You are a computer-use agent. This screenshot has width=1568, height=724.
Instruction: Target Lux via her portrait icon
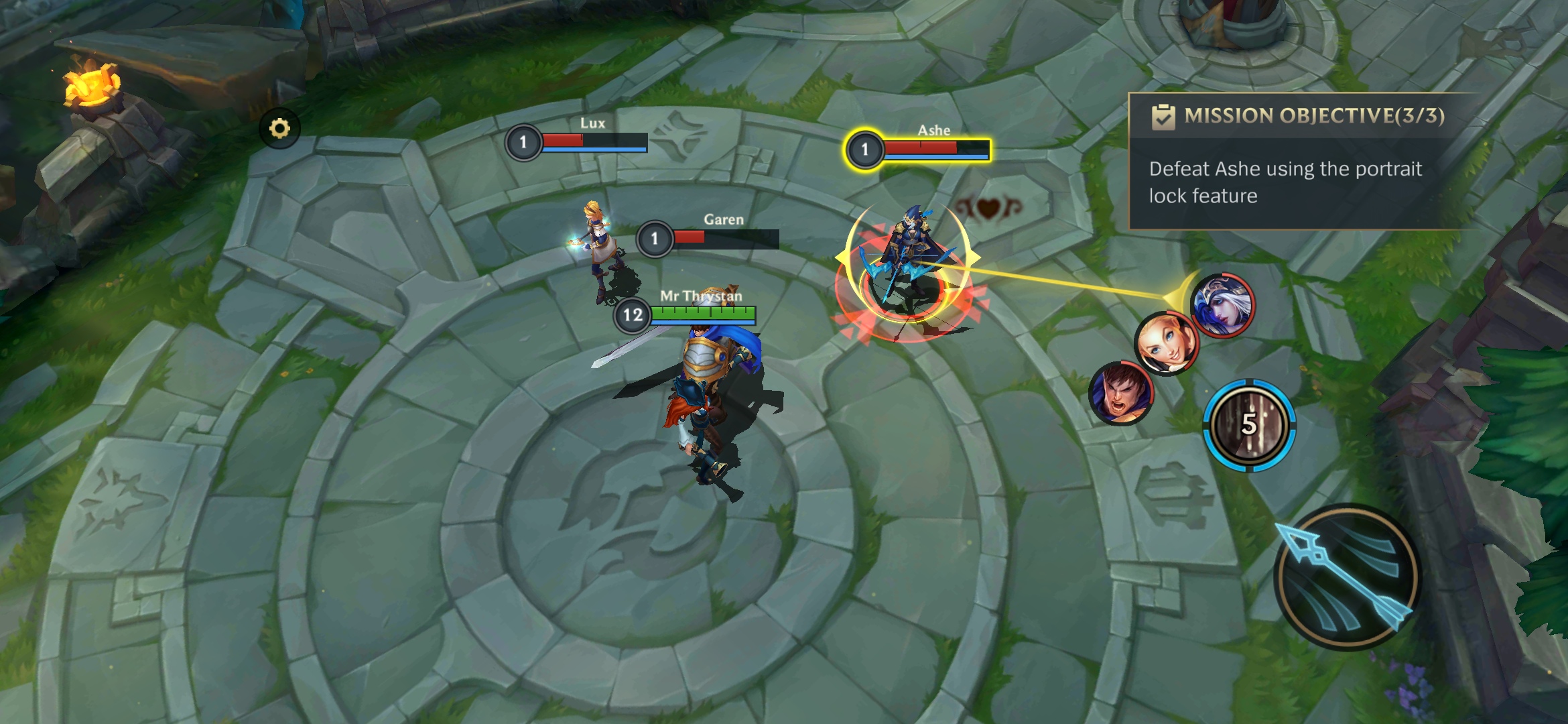click(1166, 343)
